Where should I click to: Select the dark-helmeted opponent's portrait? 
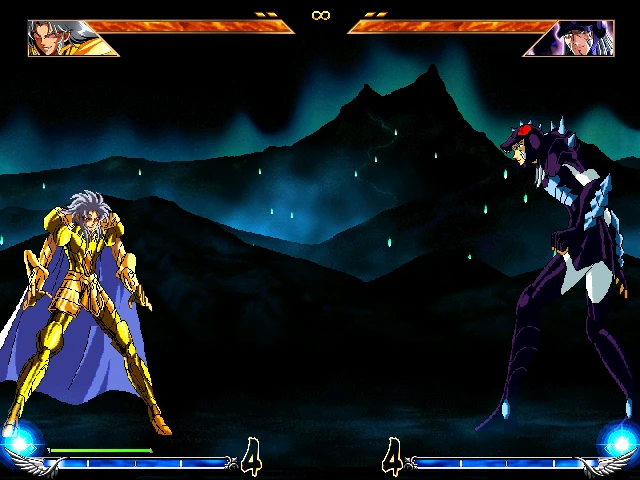[x=582, y=38]
